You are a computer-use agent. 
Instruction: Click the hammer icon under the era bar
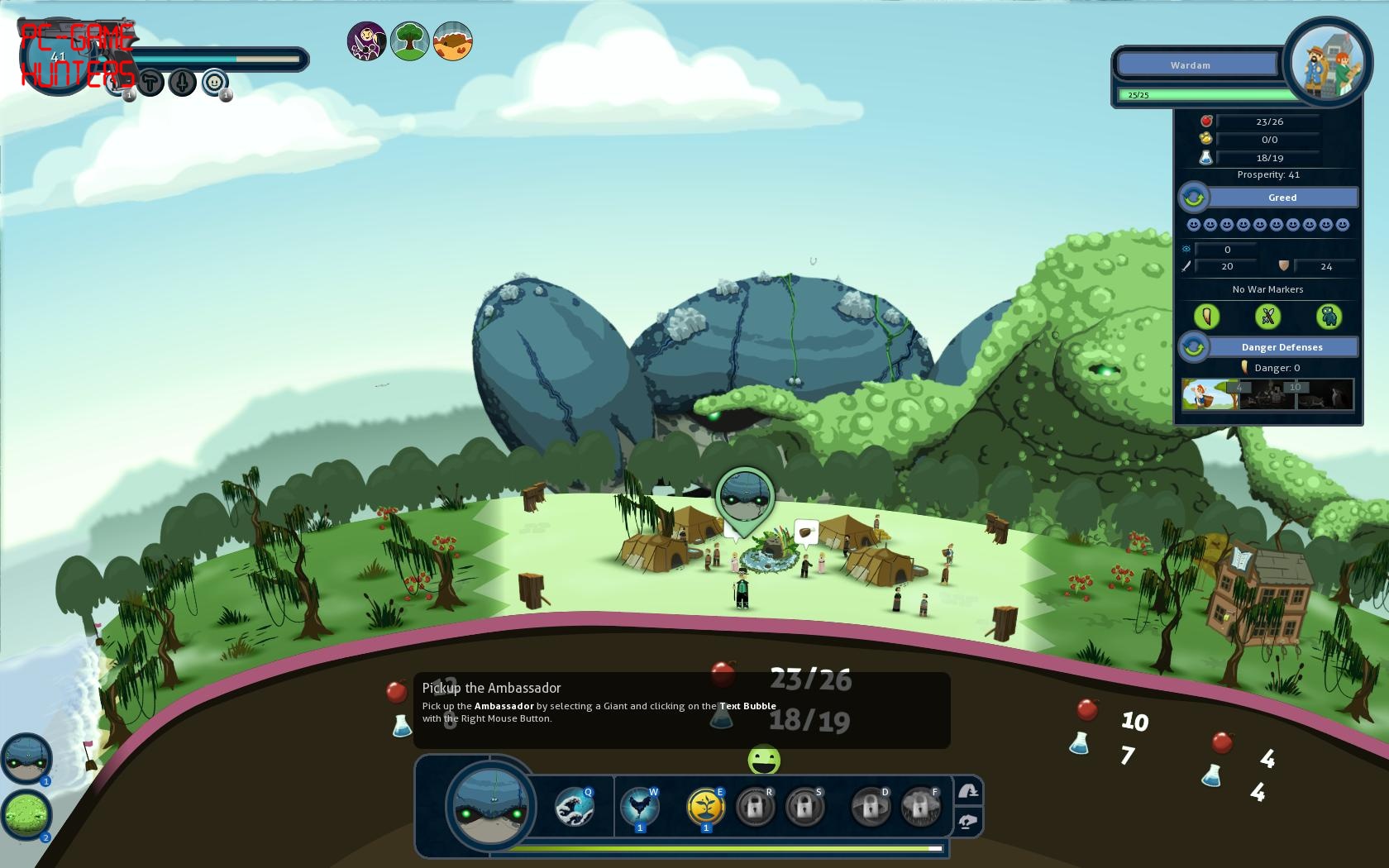[x=150, y=83]
